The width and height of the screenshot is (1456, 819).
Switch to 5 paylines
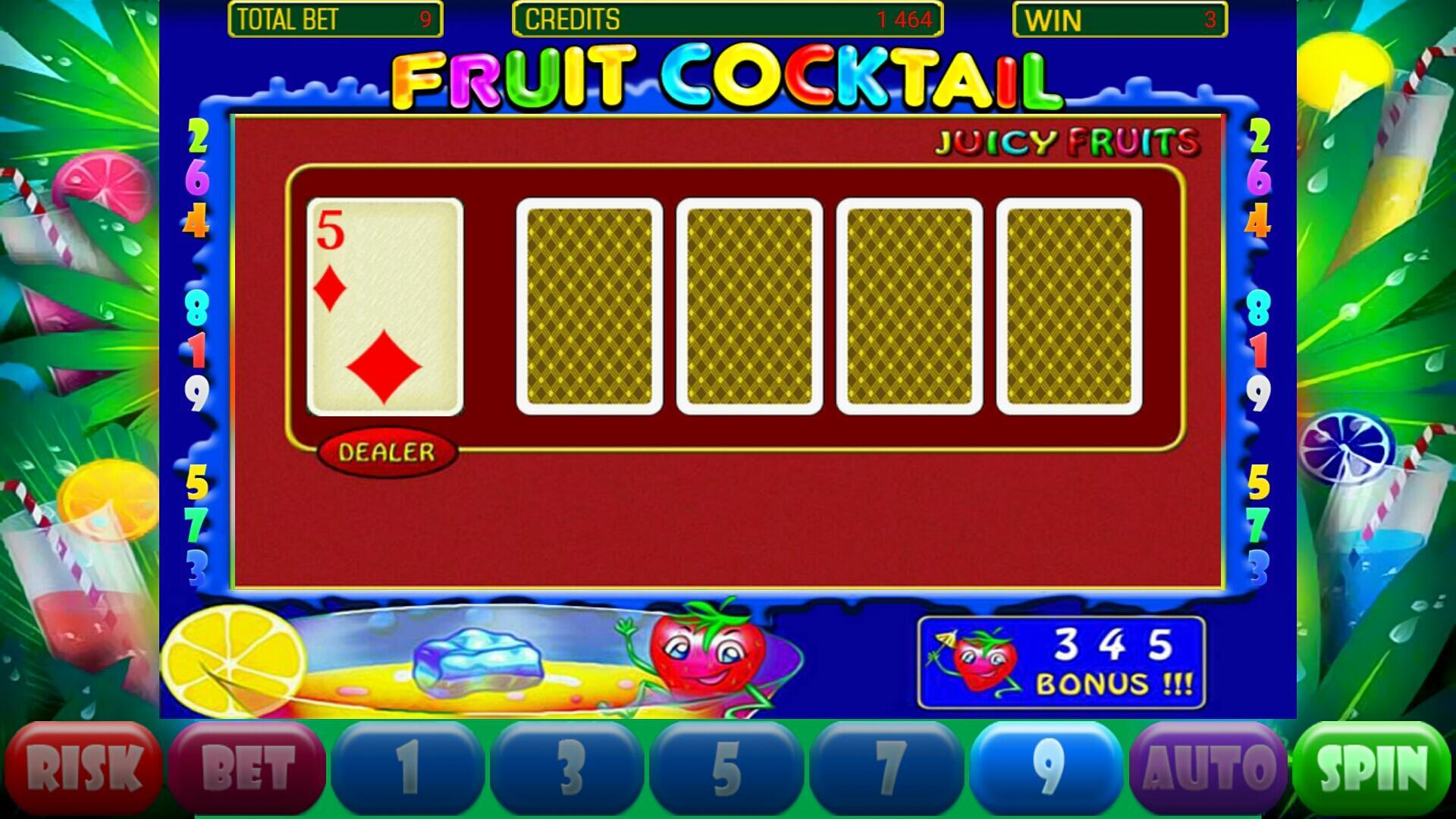pyautogui.click(x=725, y=764)
